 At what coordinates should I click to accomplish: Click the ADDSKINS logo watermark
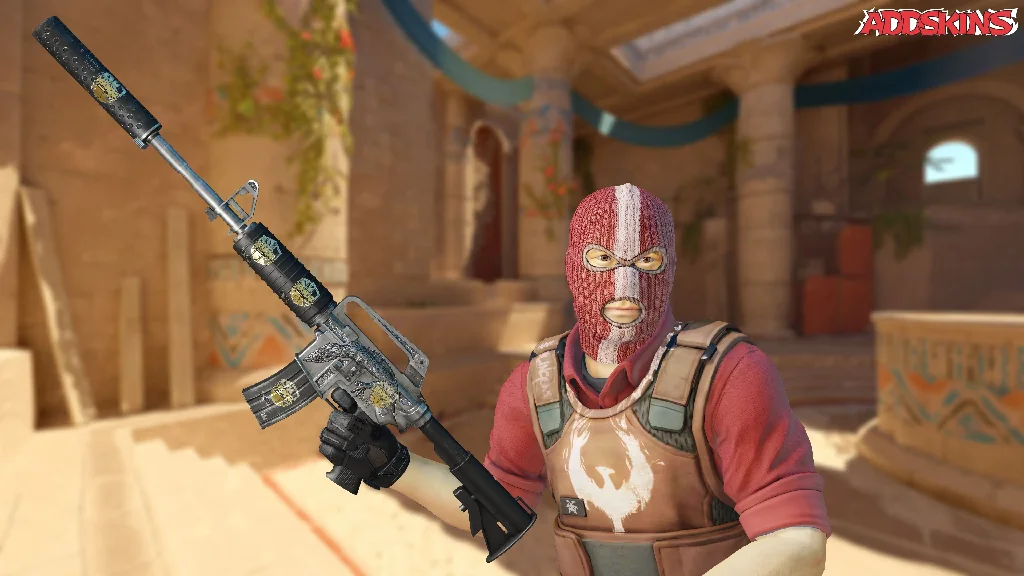937,22
